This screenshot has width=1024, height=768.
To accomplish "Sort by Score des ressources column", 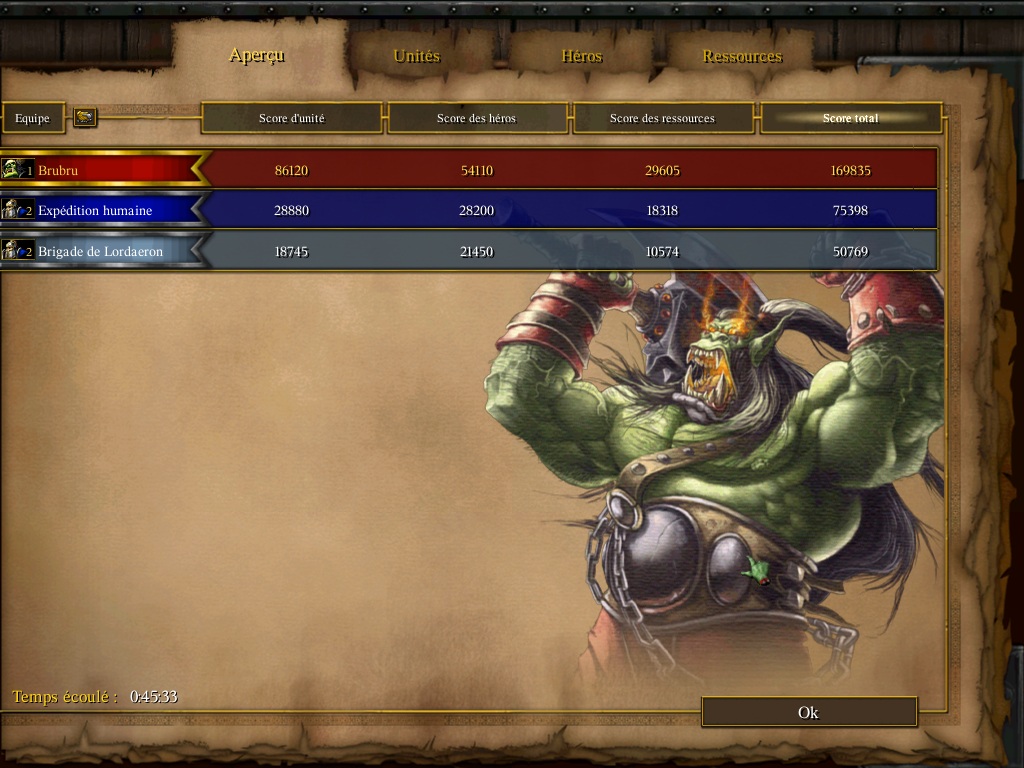I will tap(662, 118).
